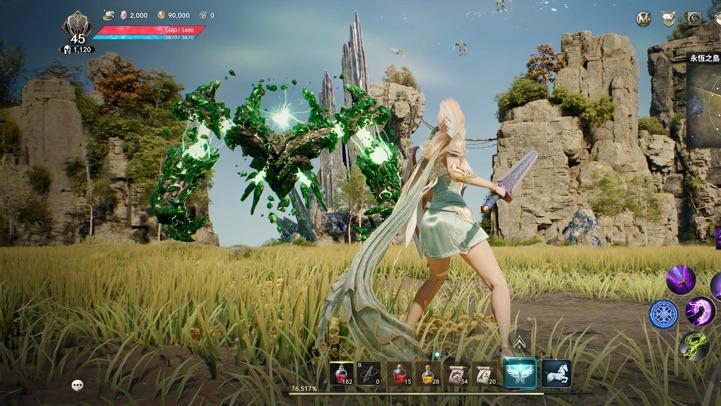Use the scroll with 54 count

pos(458,373)
